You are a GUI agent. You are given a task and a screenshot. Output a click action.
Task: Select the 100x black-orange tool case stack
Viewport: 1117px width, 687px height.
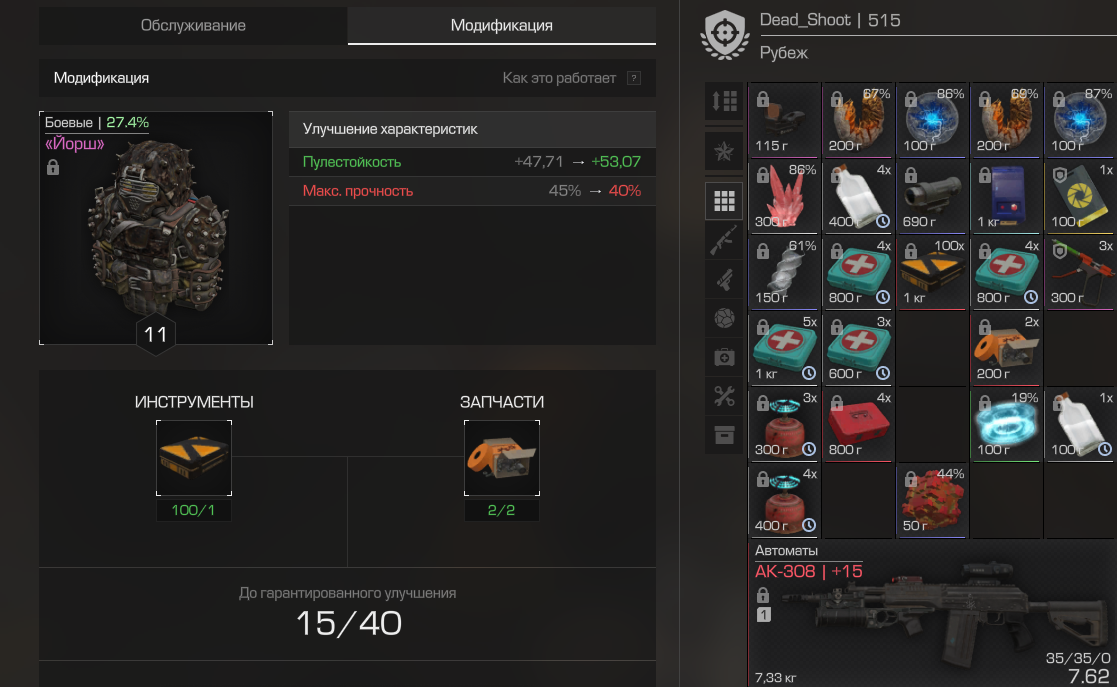click(932, 272)
